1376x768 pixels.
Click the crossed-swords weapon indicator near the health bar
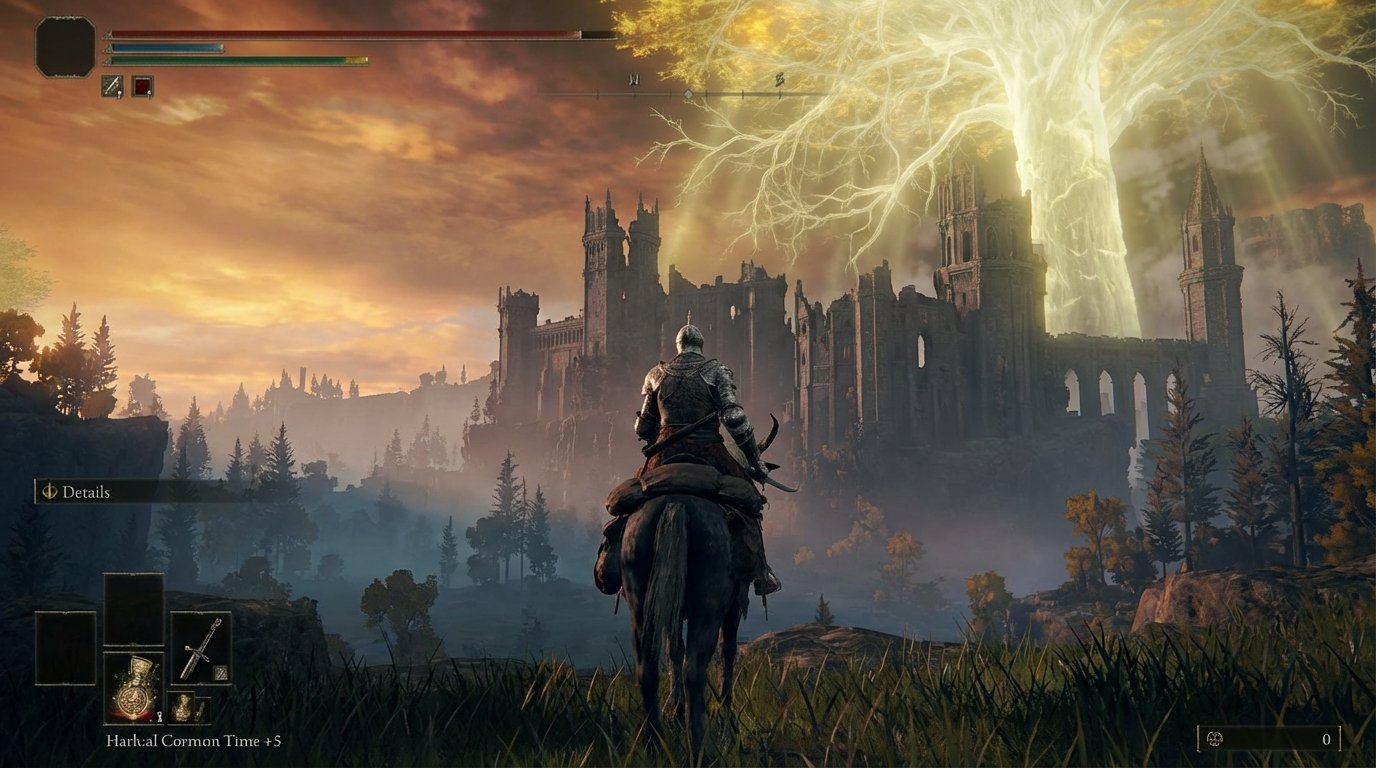pyautogui.click(x=112, y=84)
